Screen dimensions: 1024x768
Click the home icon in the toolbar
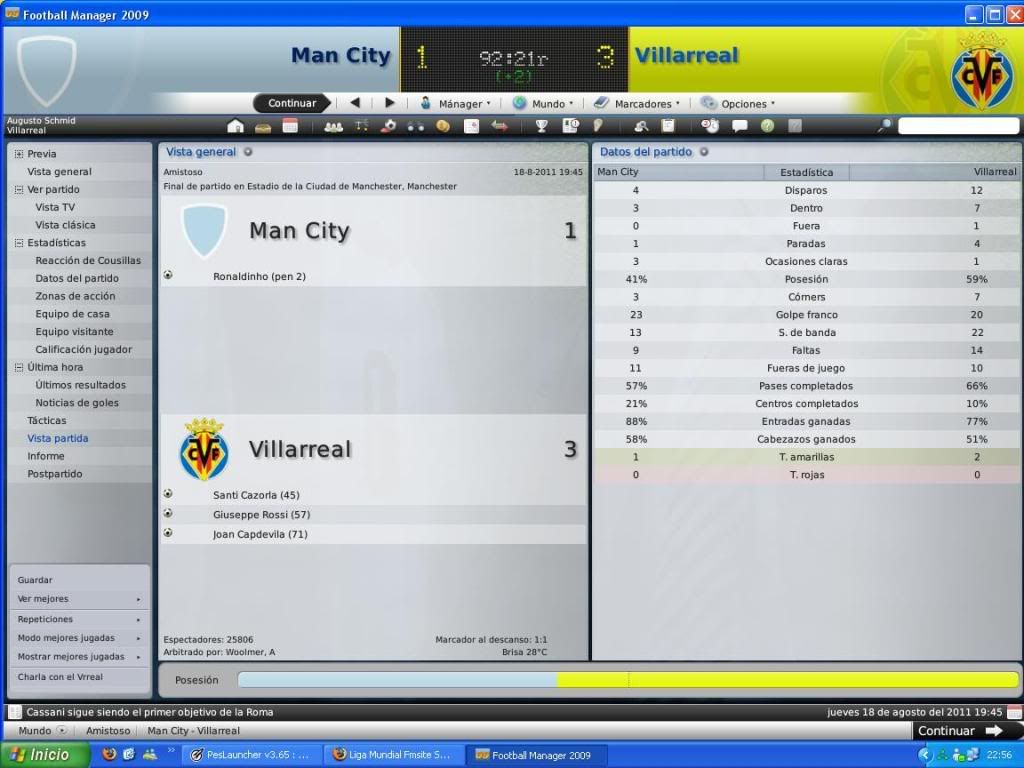236,126
